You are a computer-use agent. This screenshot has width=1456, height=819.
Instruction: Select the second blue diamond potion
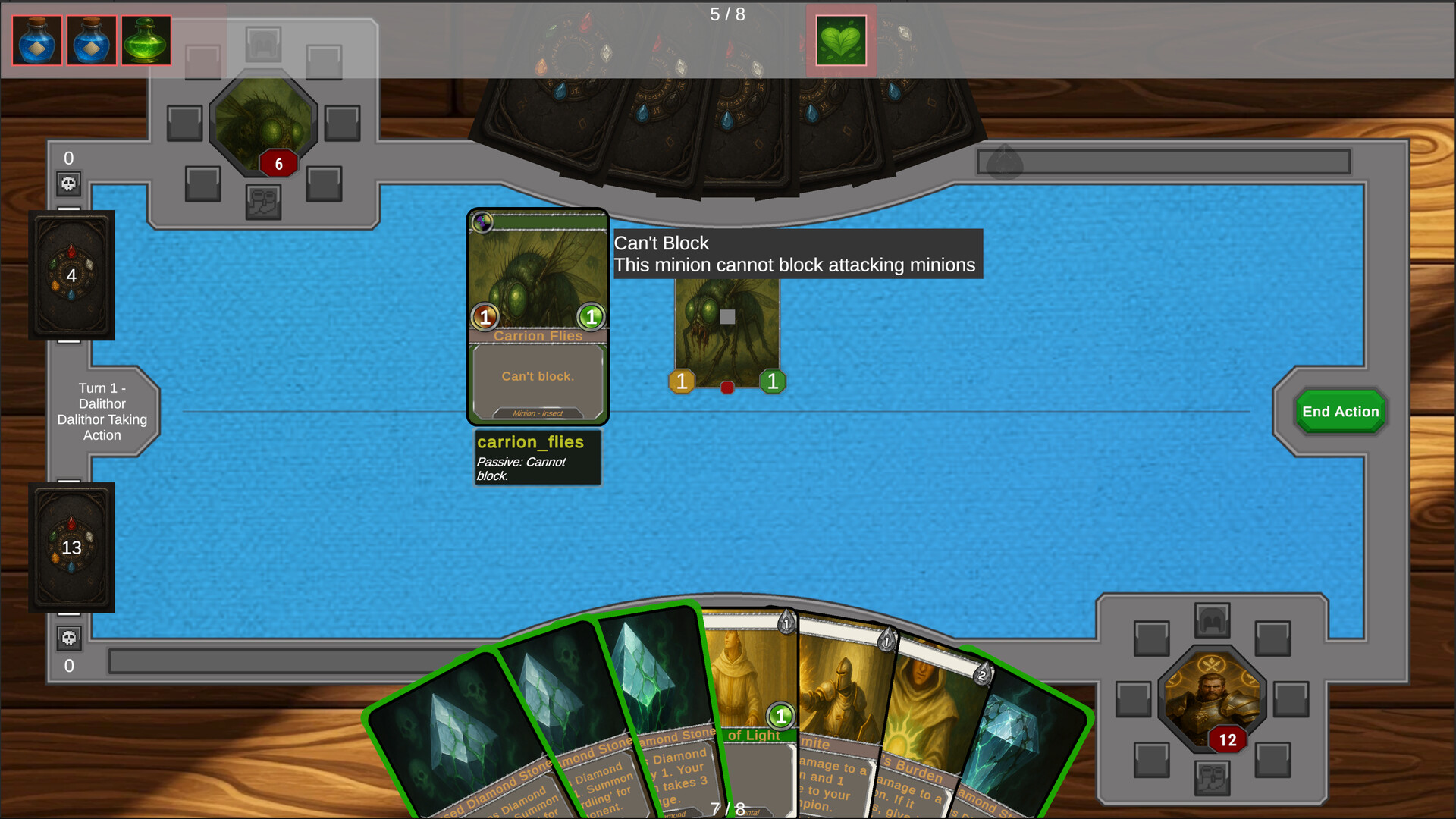(91, 40)
